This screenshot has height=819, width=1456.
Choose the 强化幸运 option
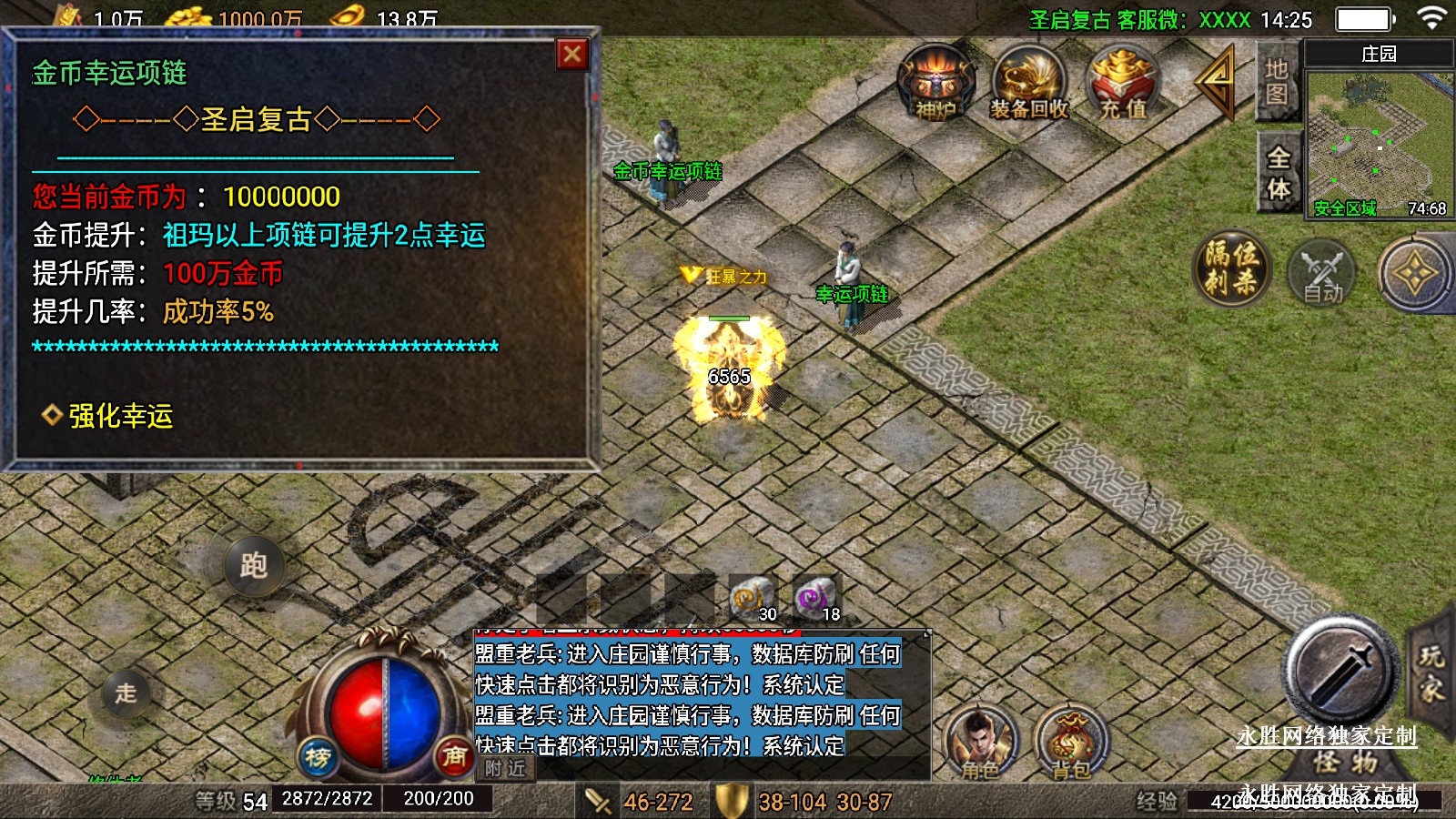pyautogui.click(x=120, y=416)
